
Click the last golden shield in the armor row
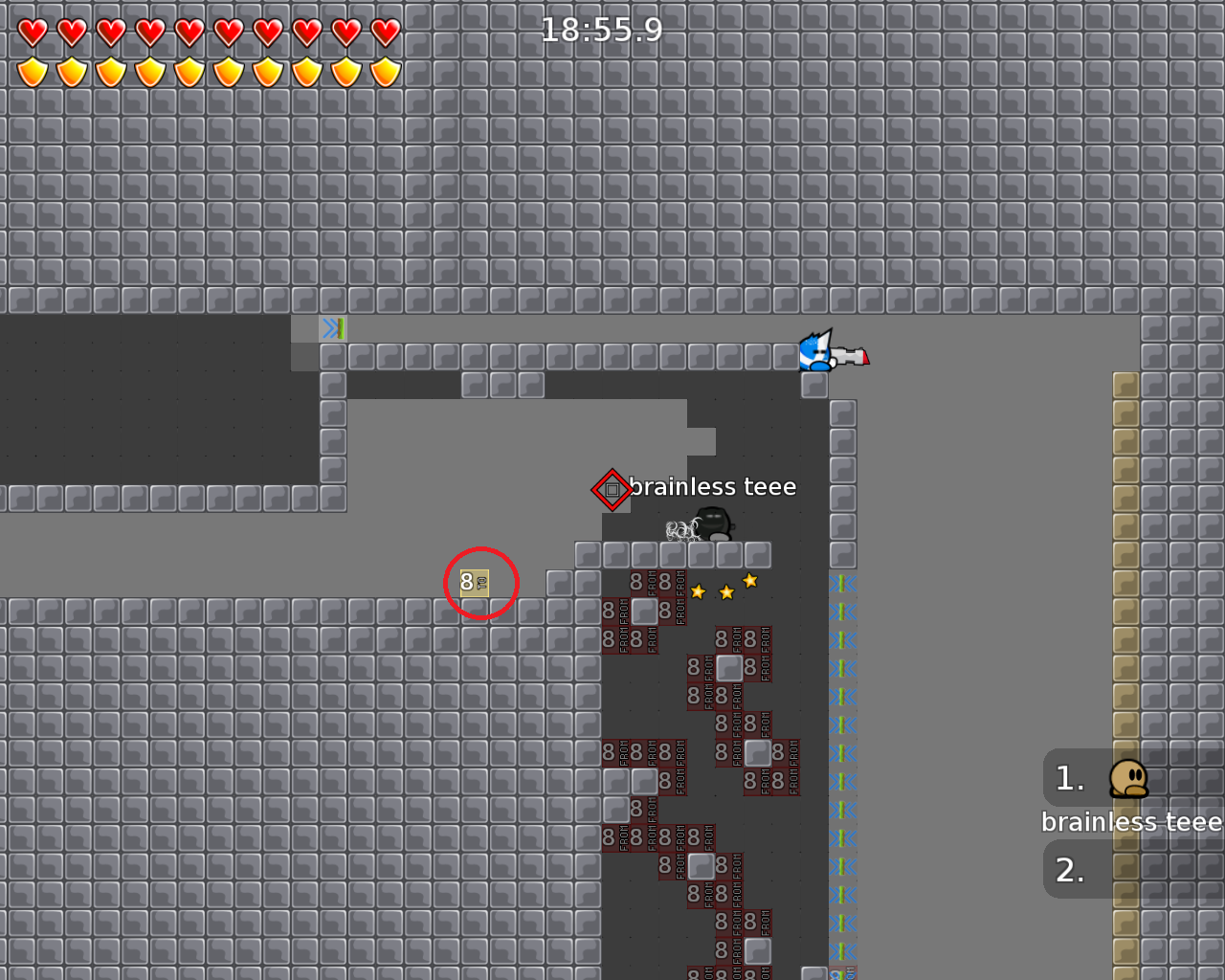coord(383,70)
